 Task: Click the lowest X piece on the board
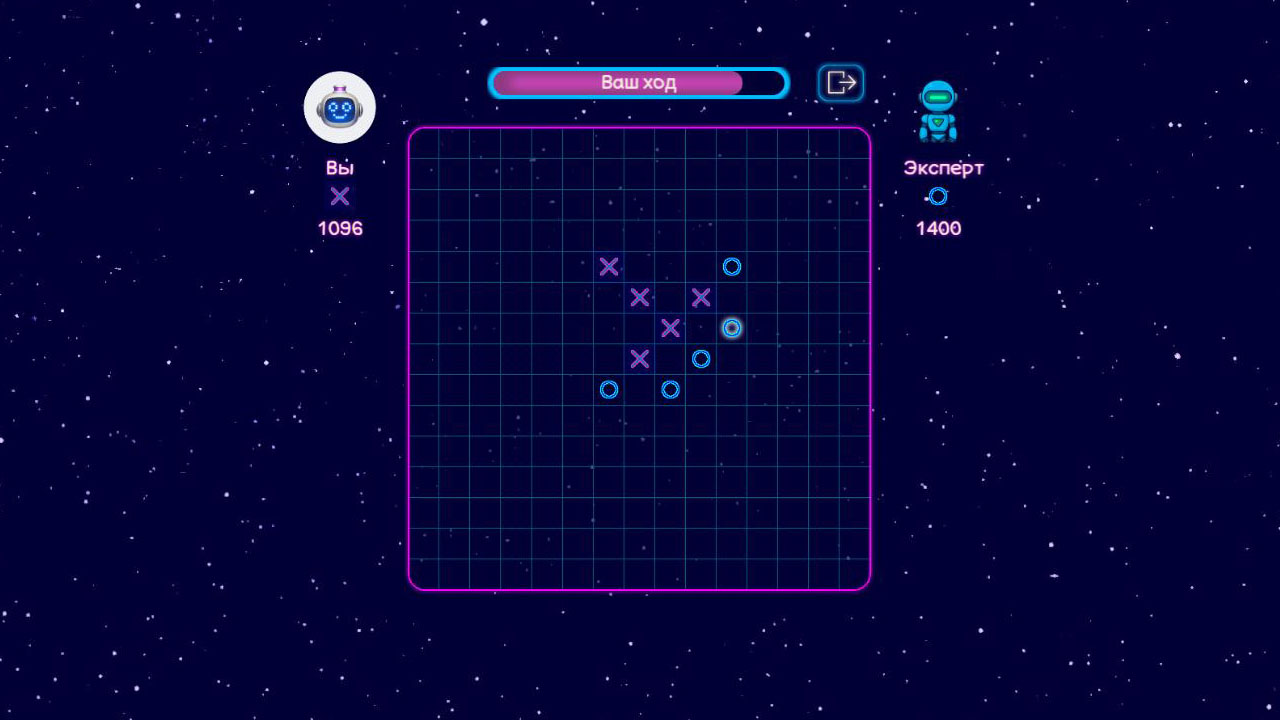(640, 357)
